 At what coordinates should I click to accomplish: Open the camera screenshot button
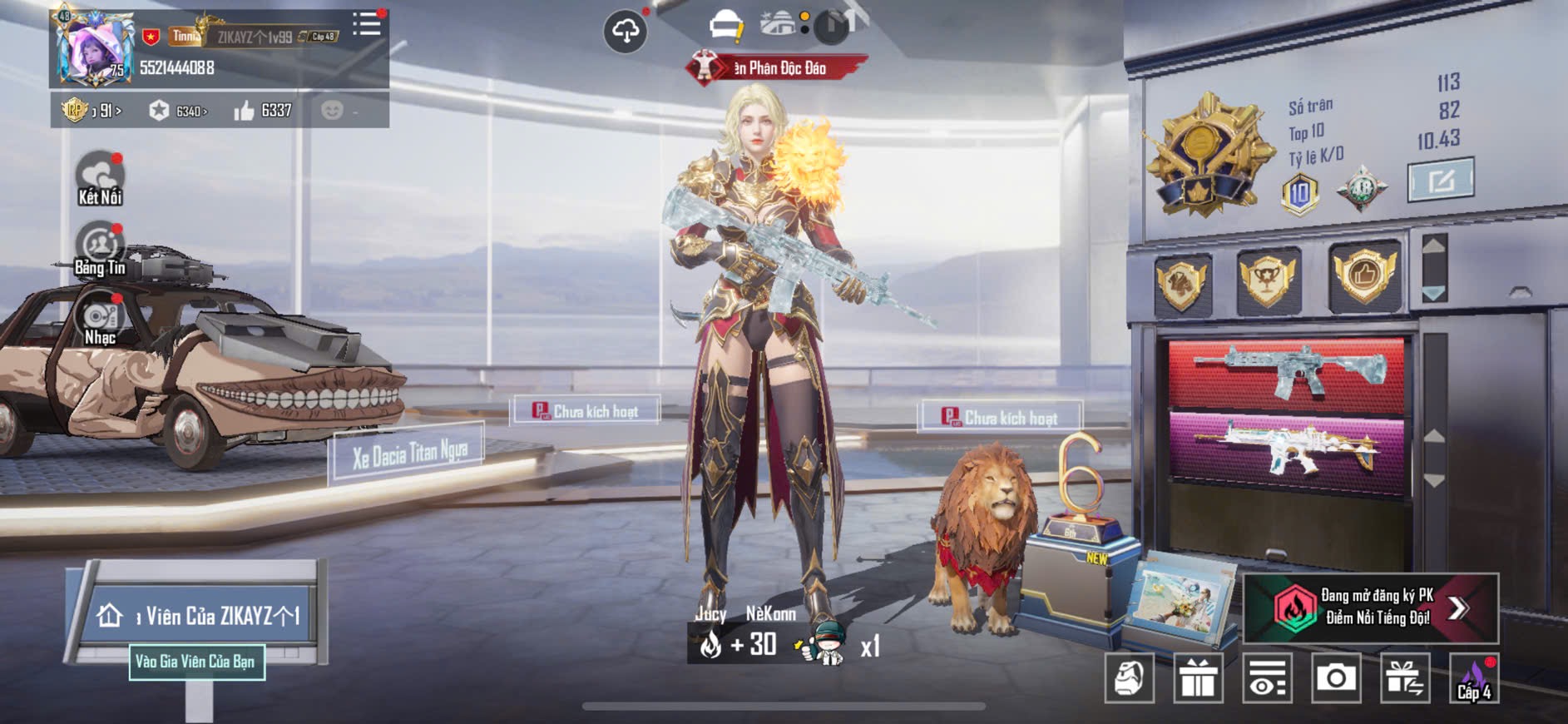(x=1336, y=678)
